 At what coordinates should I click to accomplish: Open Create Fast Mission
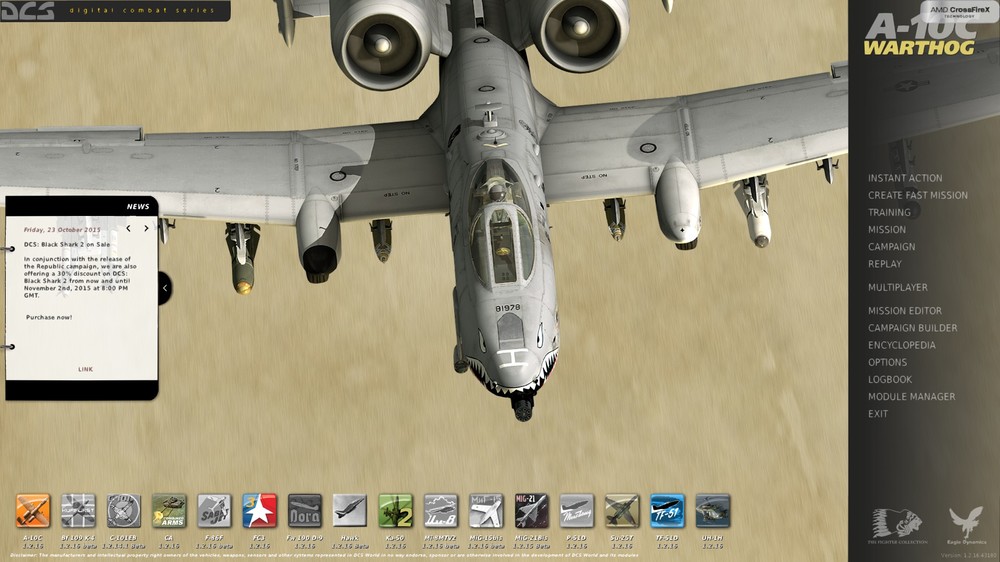pos(917,195)
